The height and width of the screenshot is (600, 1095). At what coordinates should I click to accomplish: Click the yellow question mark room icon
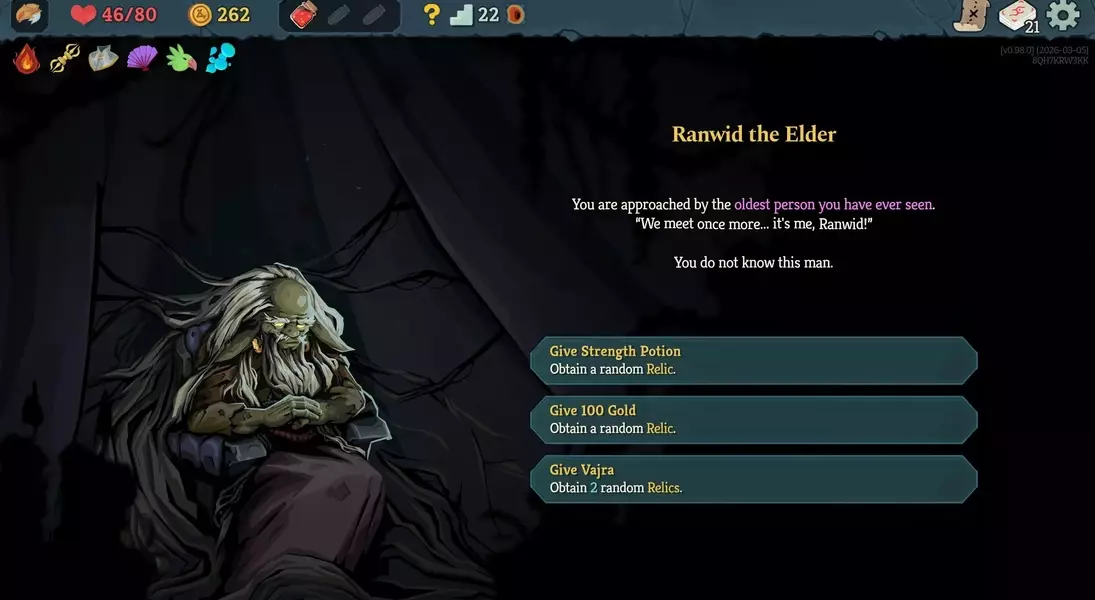coord(431,15)
